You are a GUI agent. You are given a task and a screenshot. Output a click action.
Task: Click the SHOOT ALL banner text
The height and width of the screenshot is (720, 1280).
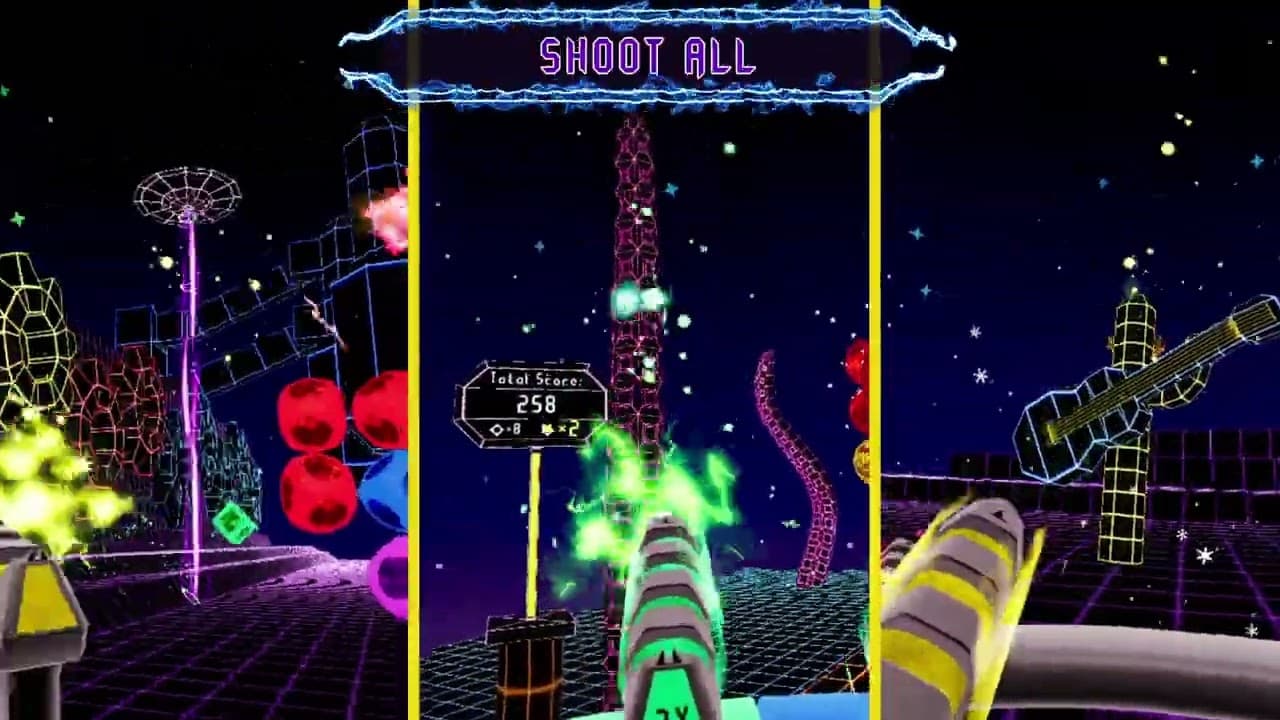[x=645, y=55]
